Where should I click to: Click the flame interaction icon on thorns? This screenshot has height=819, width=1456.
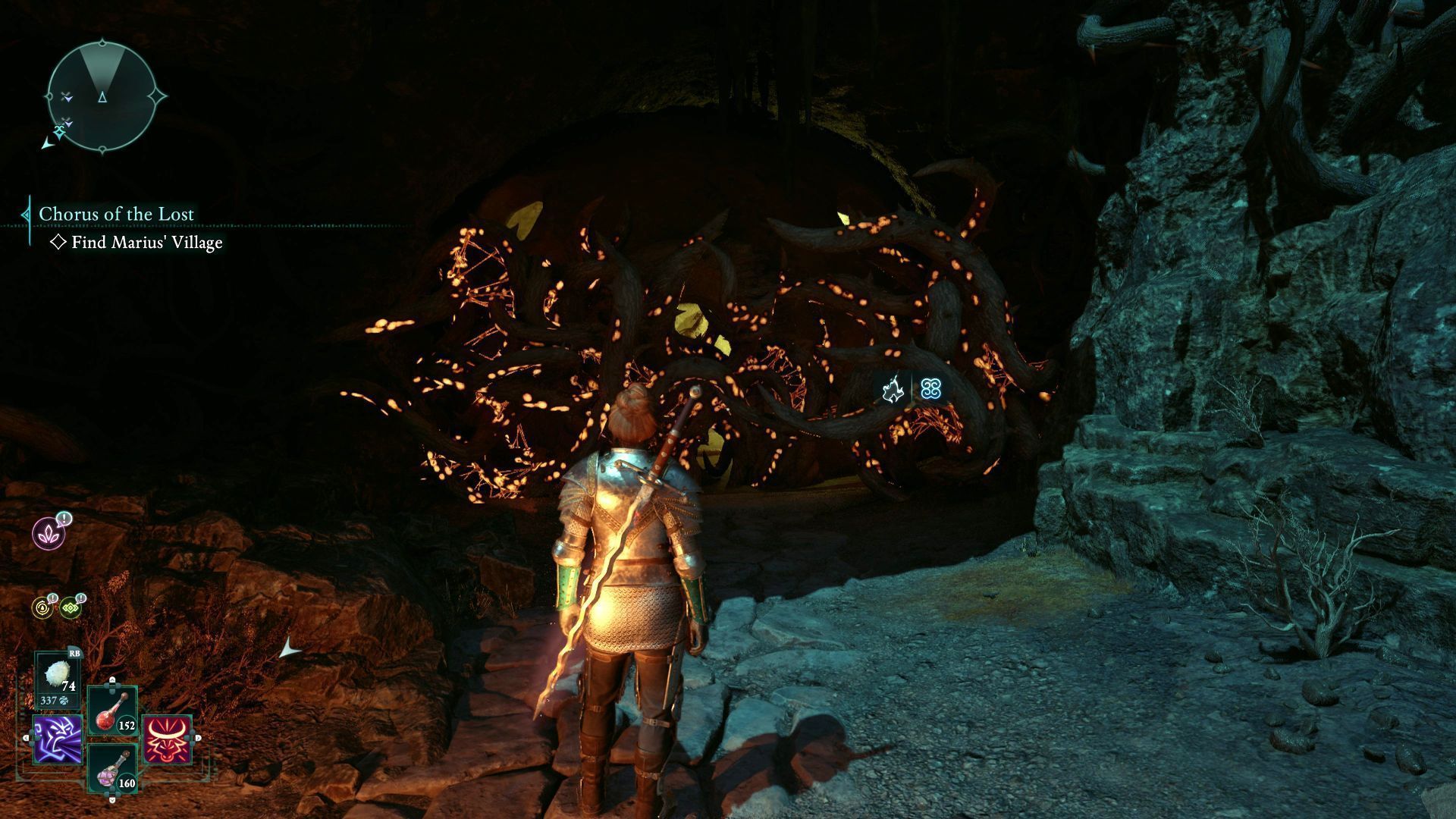(893, 390)
